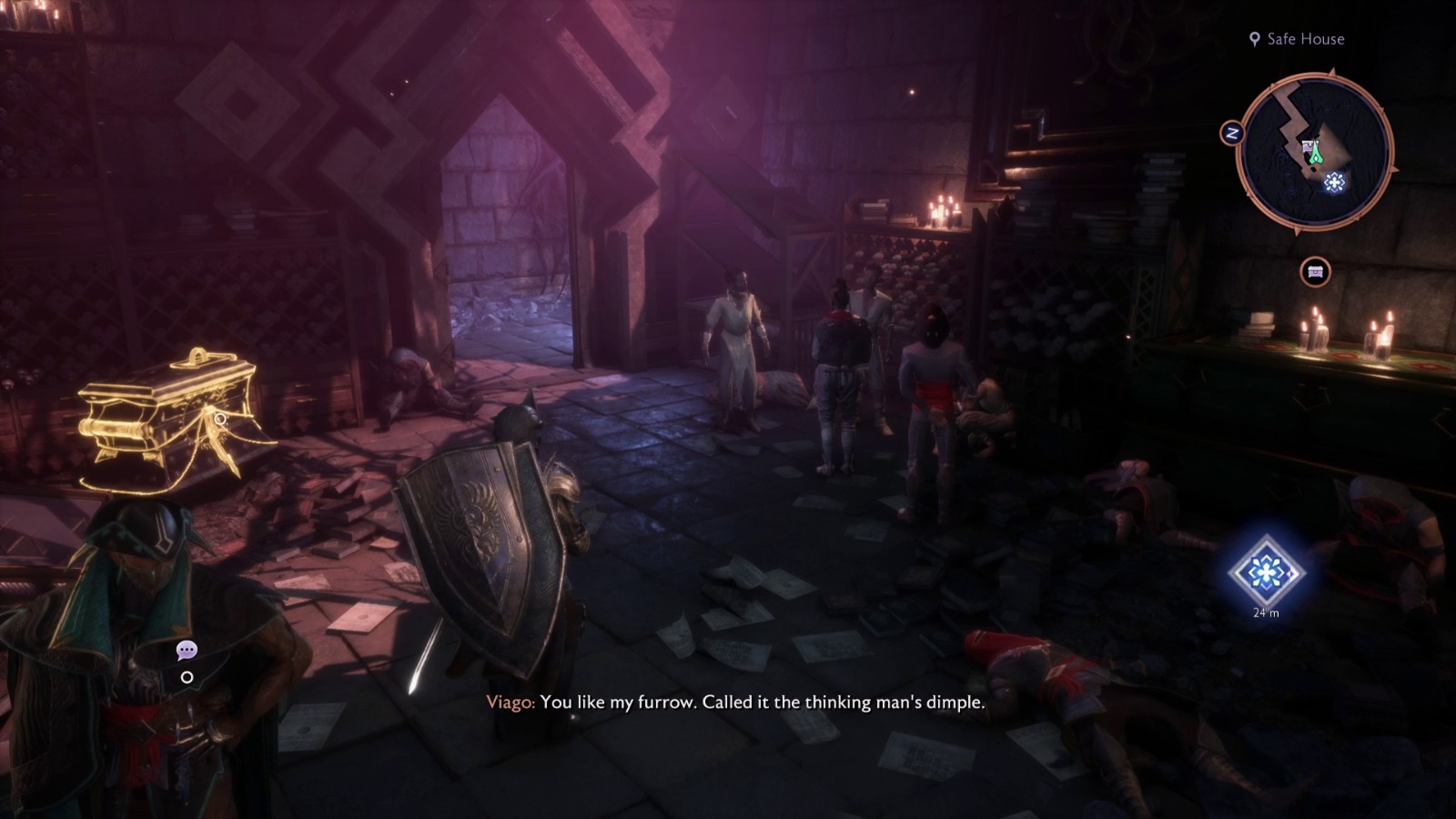Image resolution: width=1456 pixels, height=819 pixels.
Task: Click the snowflake quest marker icon on minimap
Action: [1334, 181]
